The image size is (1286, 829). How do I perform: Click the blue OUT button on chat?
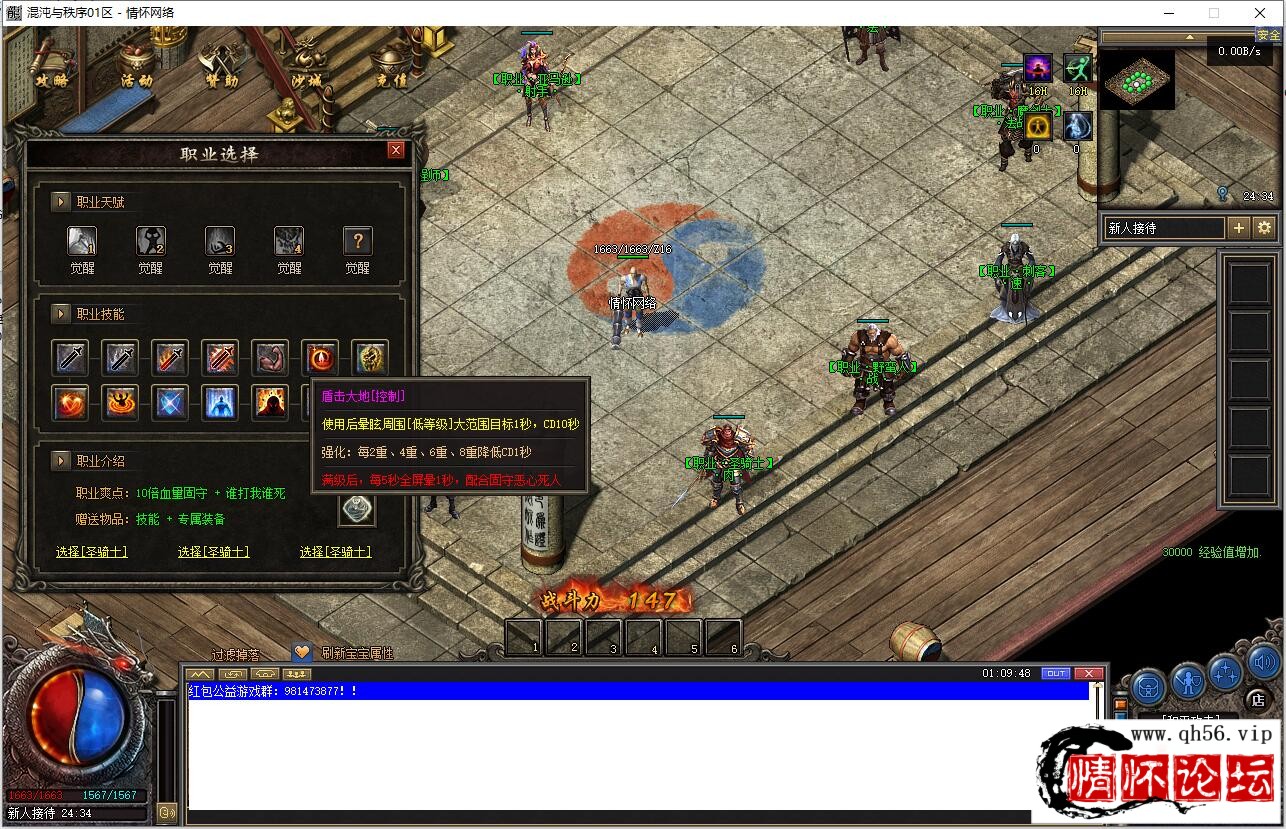coord(1055,673)
